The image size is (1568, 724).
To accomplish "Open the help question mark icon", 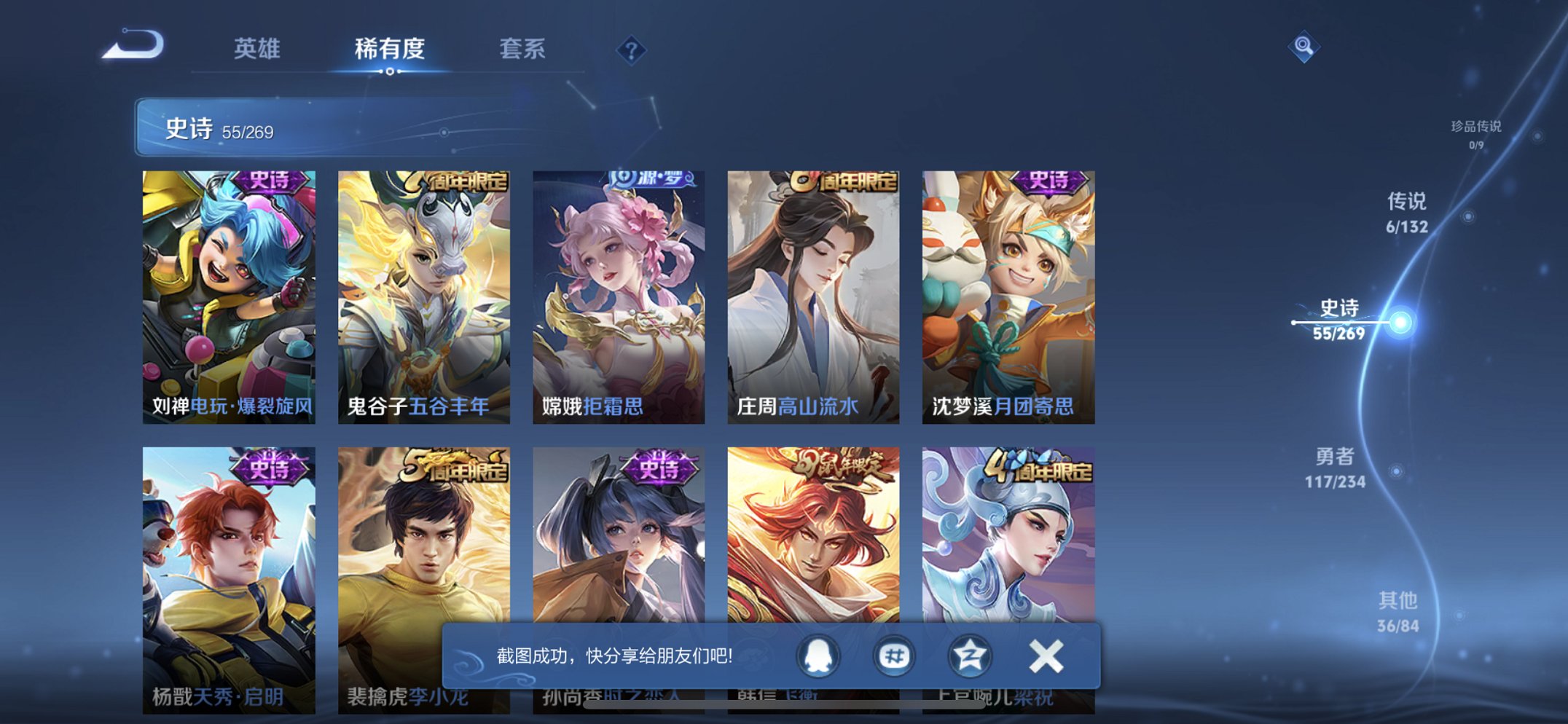I will point(631,50).
